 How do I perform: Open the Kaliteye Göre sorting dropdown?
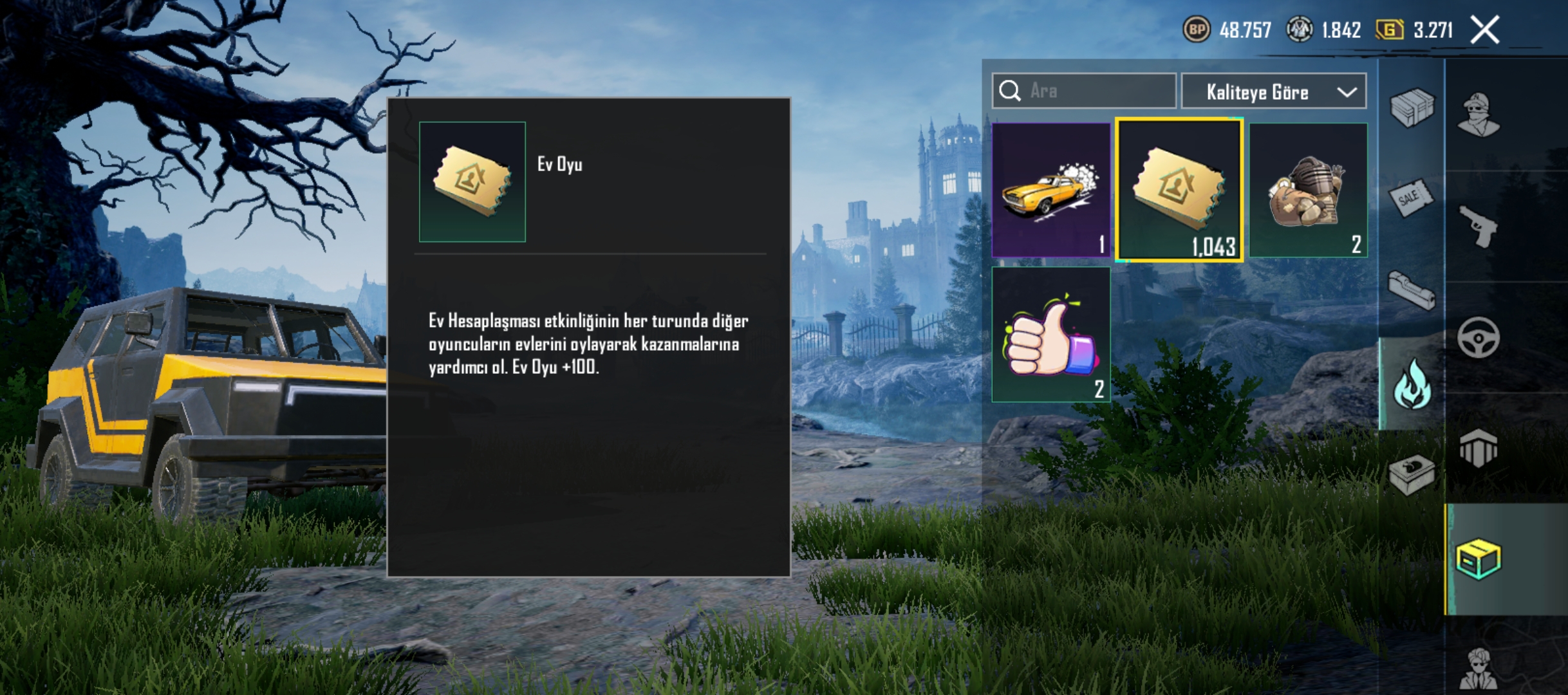(1274, 92)
